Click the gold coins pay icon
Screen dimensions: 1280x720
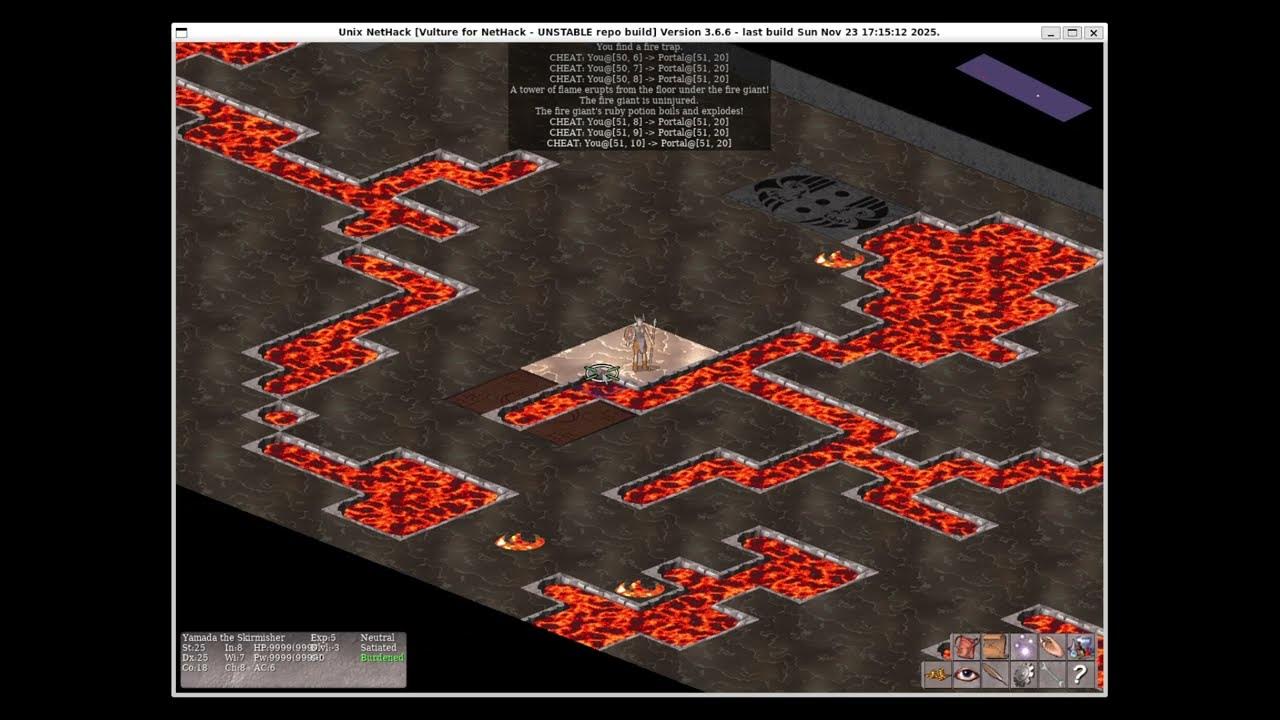coord(936,675)
